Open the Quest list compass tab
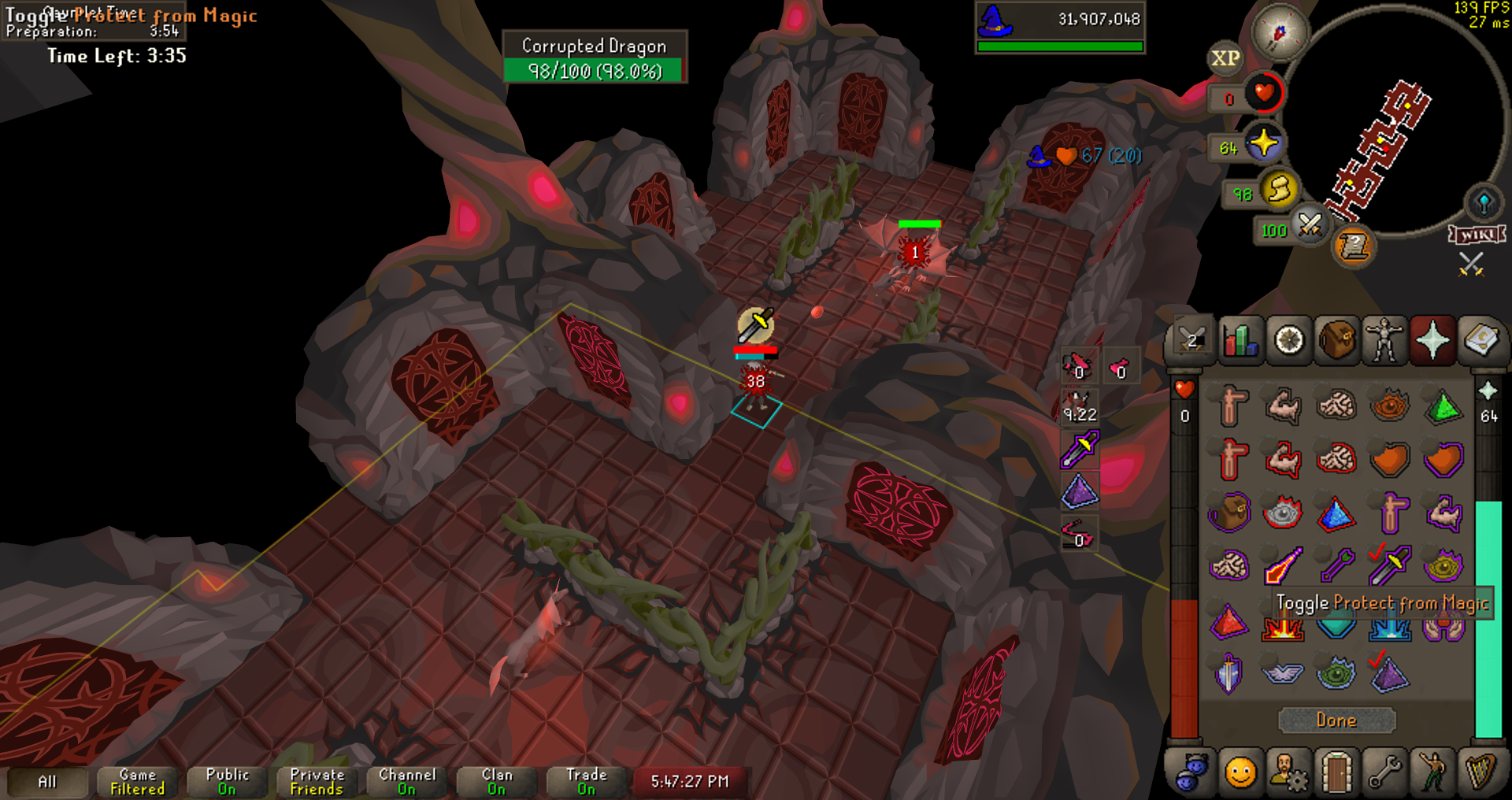Screen dimensions: 1512x800 1288,341
